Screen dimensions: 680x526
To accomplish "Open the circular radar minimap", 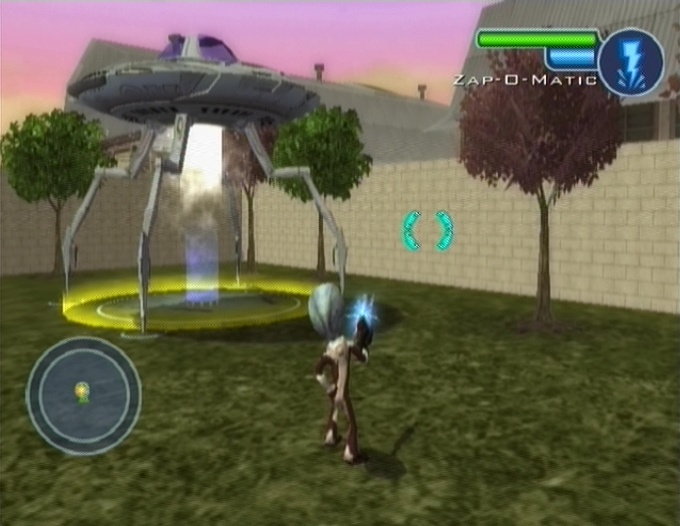I will pyautogui.click(x=83, y=395).
